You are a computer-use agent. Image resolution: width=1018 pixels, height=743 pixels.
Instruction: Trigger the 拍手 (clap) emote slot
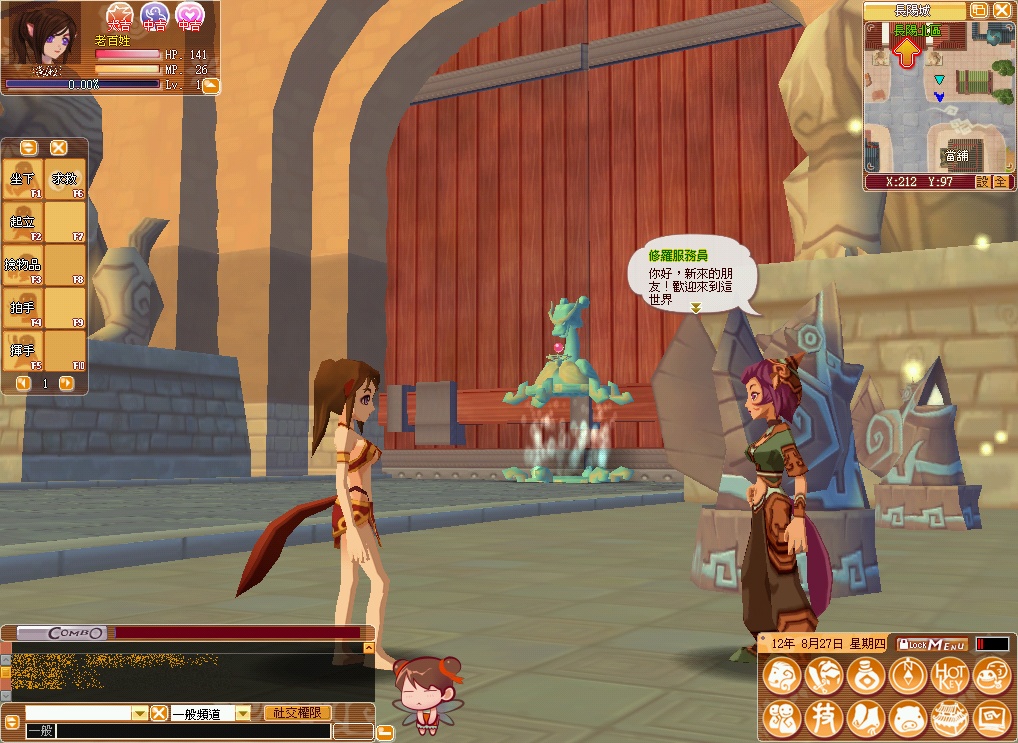pos(23,308)
